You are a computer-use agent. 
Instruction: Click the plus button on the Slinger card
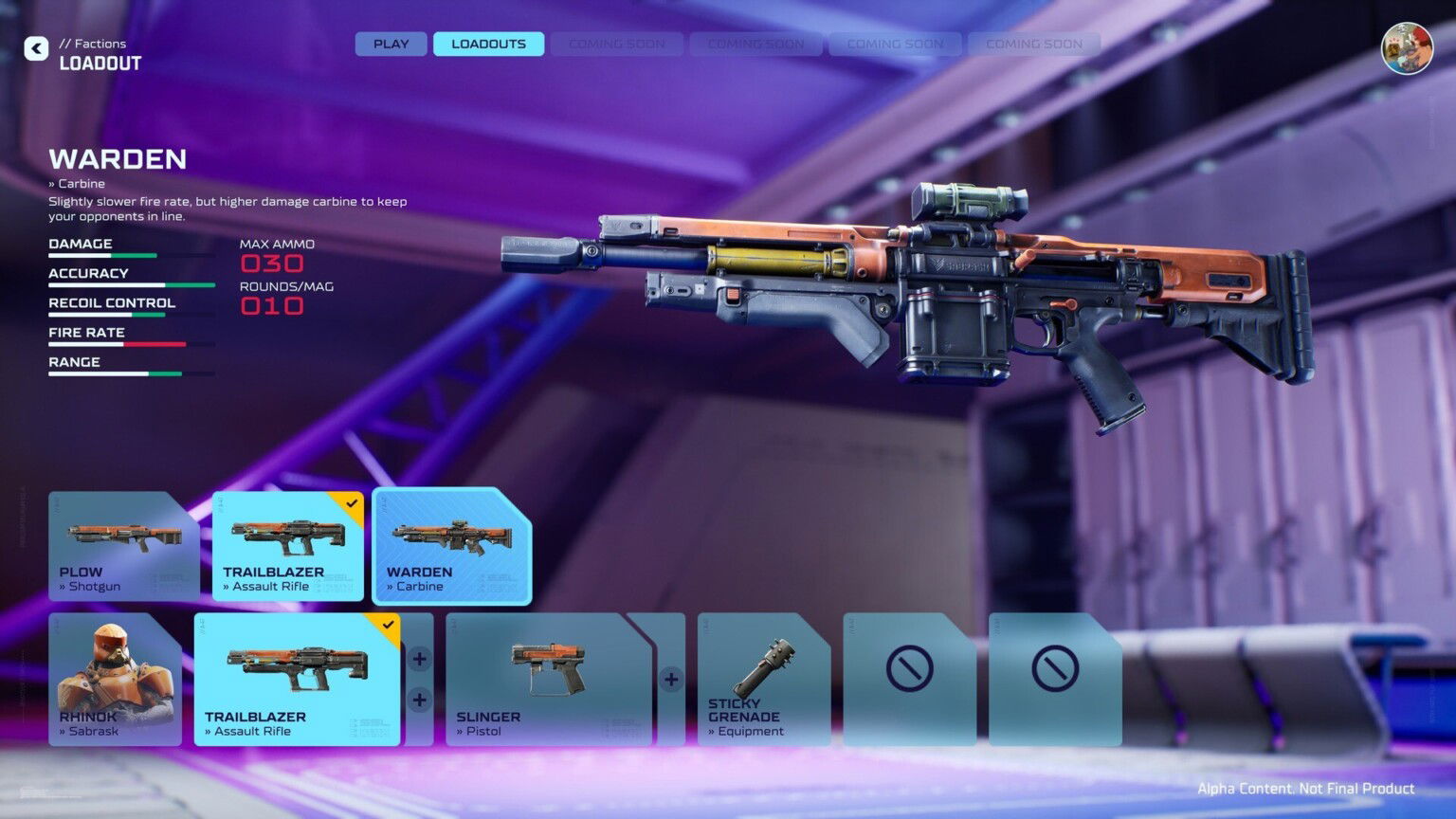point(670,679)
